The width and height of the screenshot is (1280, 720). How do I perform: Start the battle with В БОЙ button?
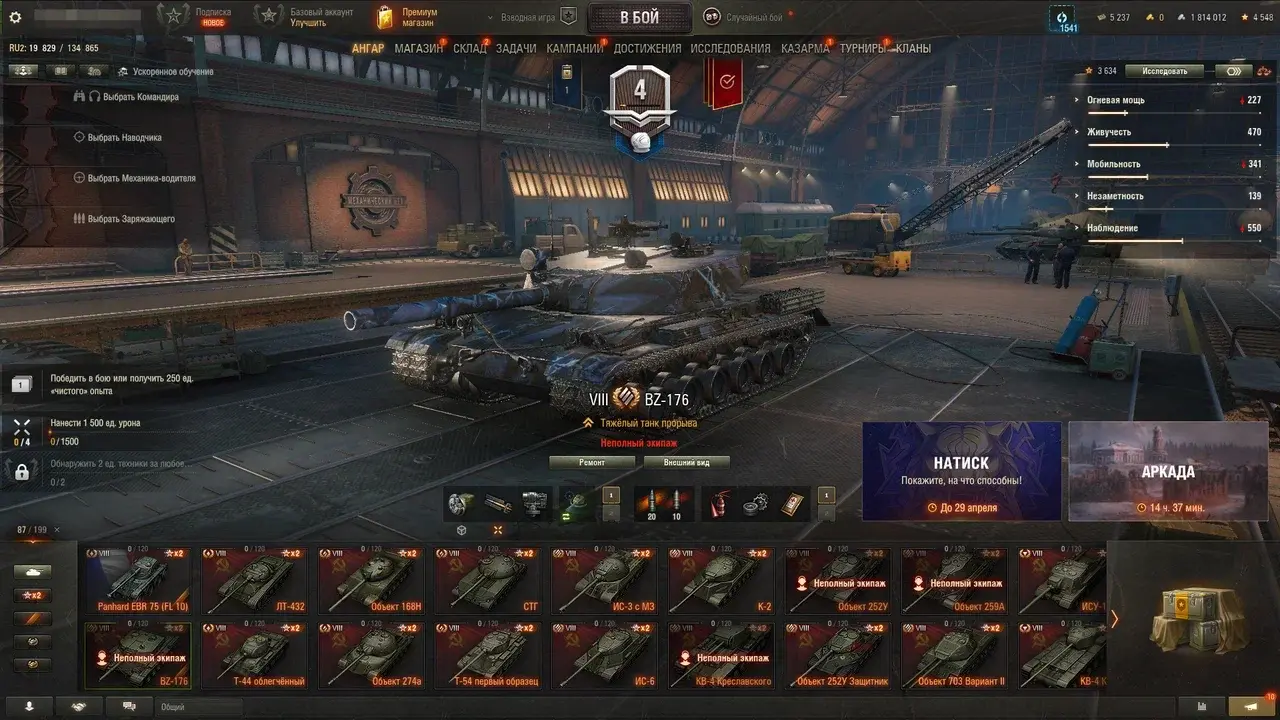click(x=639, y=17)
